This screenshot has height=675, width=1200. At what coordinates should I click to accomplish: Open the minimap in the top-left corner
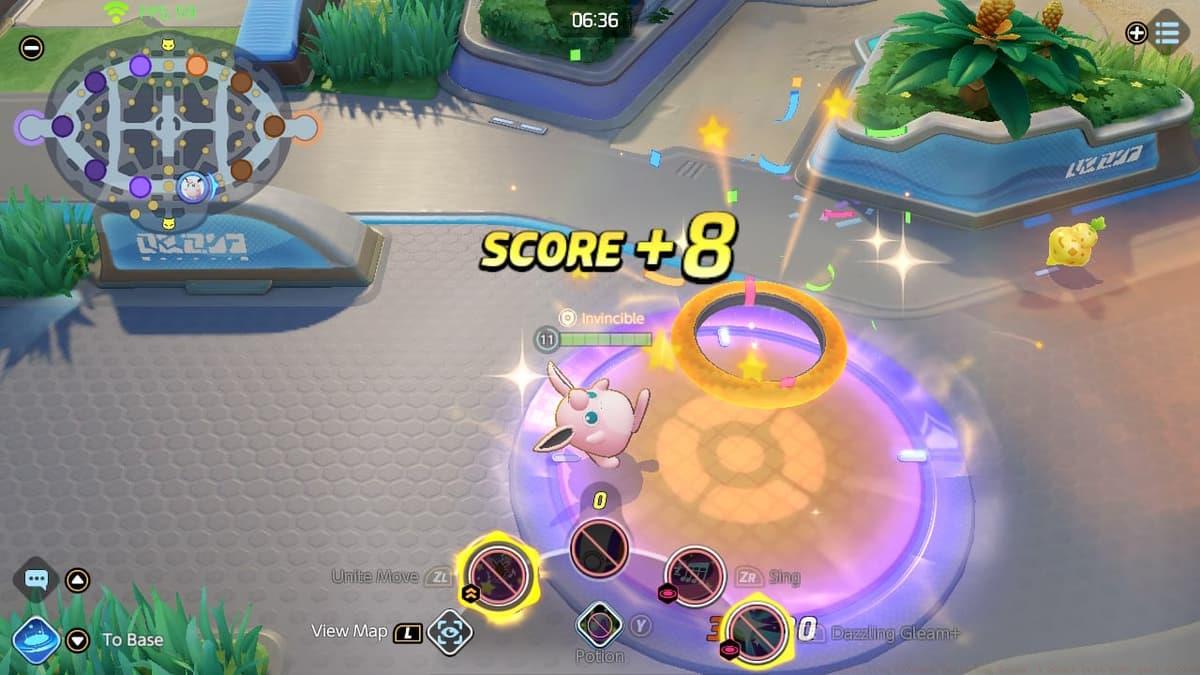(x=167, y=127)
